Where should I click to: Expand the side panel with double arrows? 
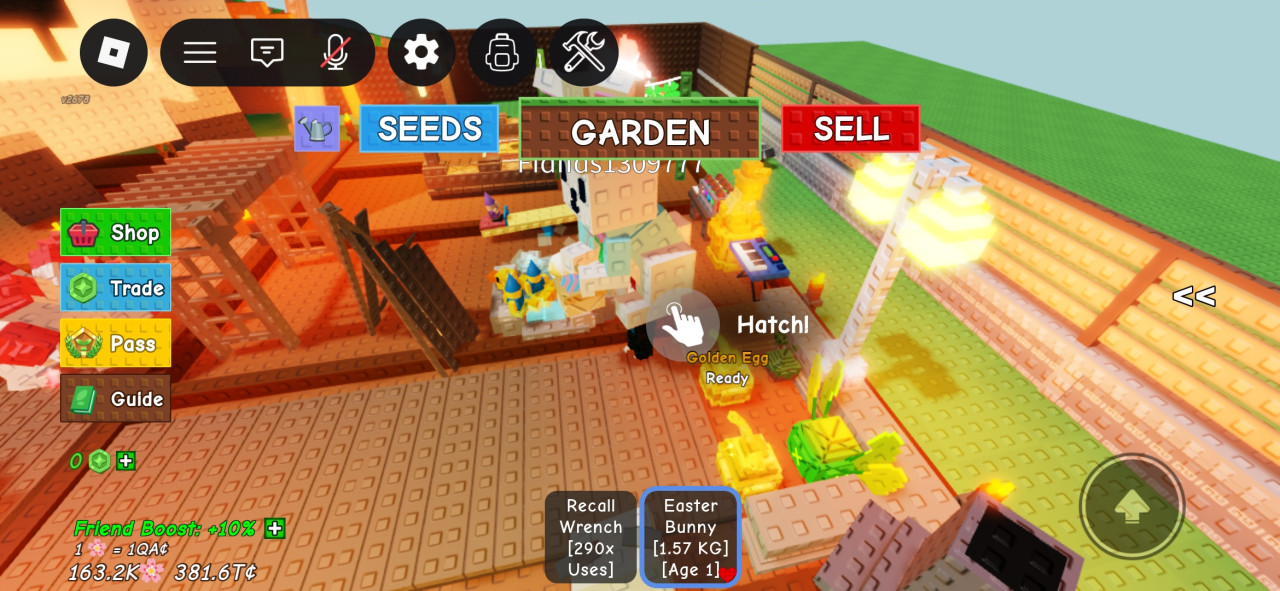coord(1194,296)
